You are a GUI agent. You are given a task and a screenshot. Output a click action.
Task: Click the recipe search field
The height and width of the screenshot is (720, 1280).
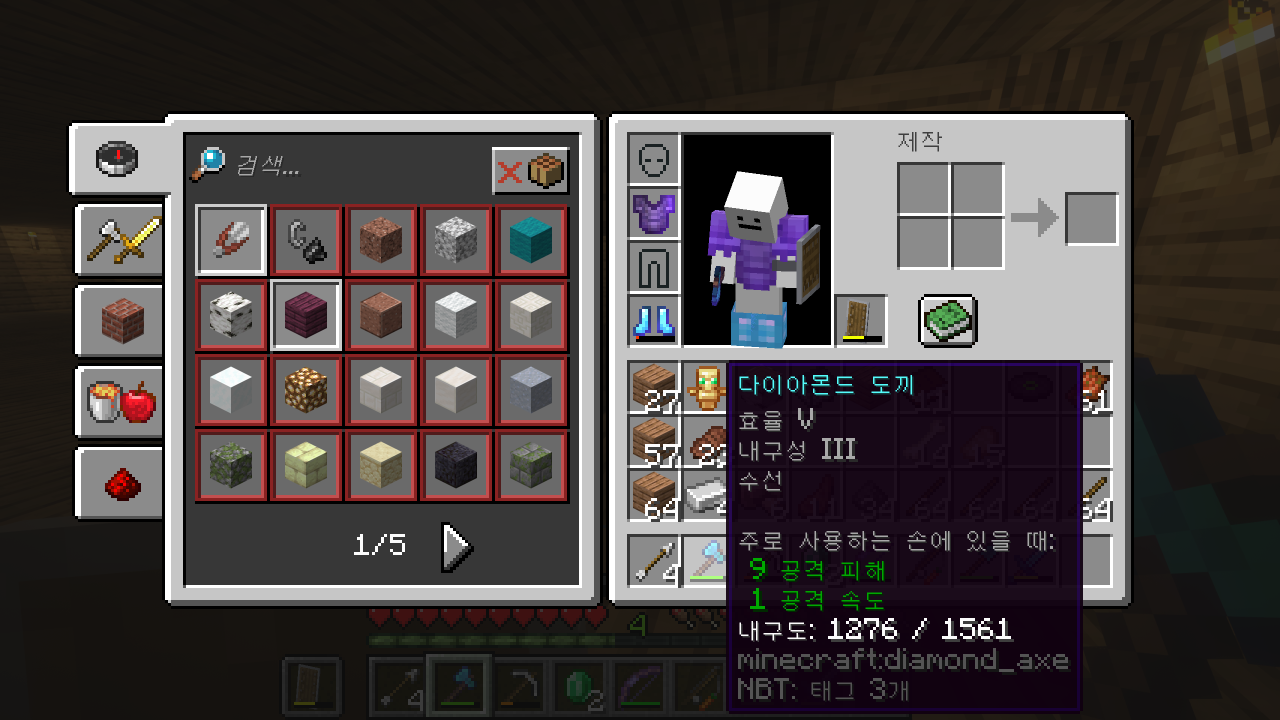[350, 165]
